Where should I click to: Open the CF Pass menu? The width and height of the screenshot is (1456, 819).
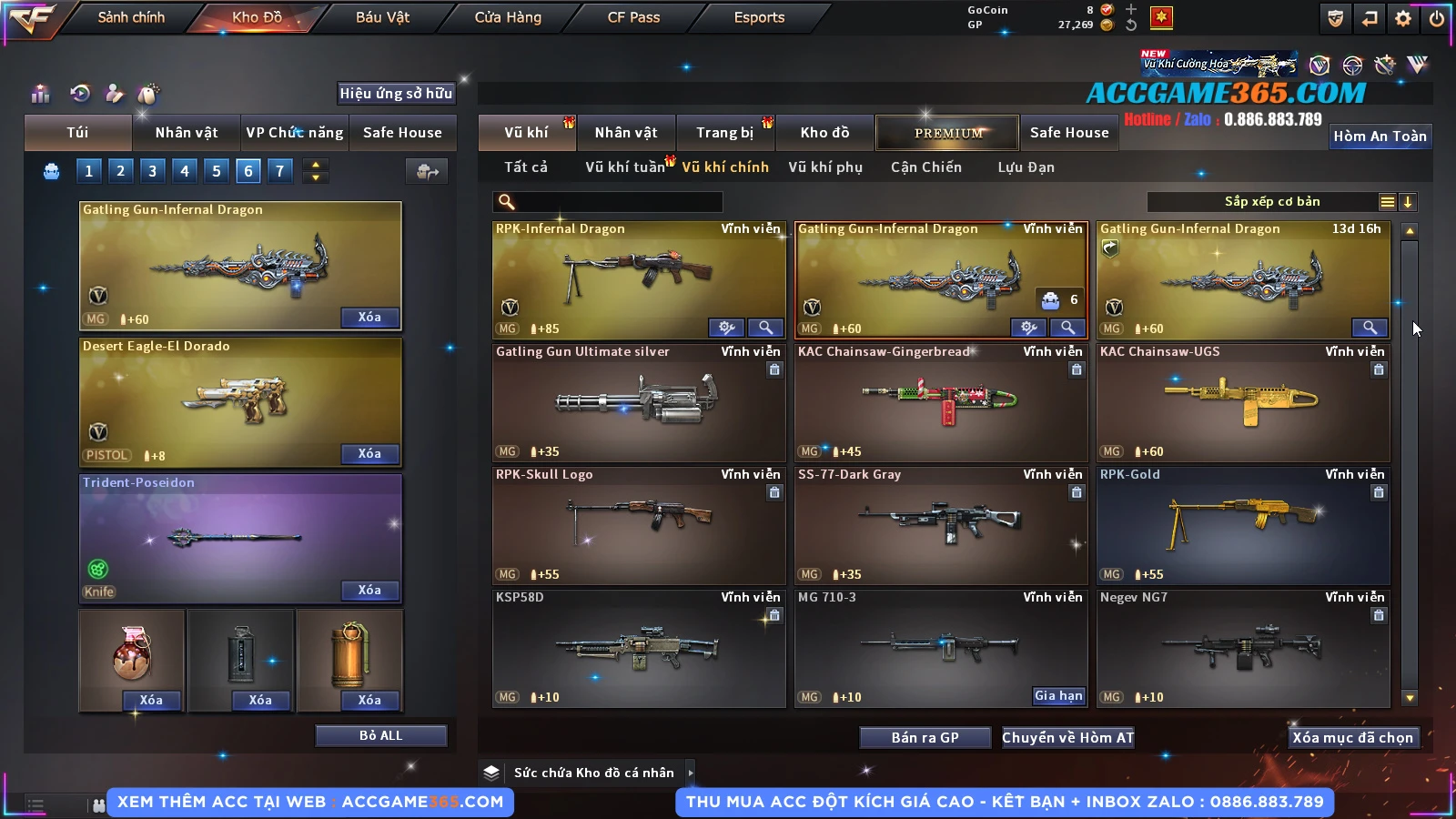click(x=633, y=17)
